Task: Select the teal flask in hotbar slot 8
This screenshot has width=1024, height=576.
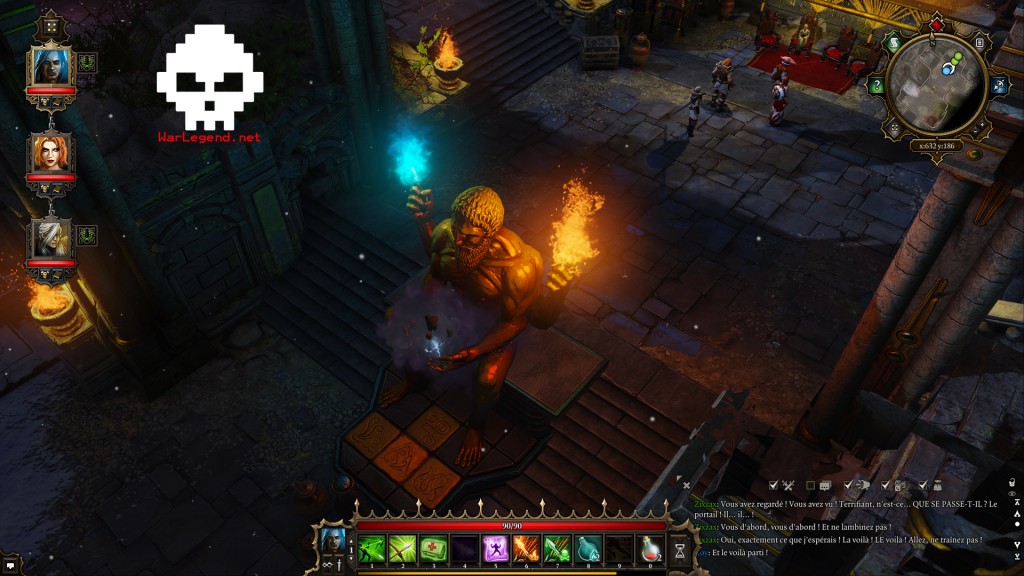Action: [x=588, y=548]
